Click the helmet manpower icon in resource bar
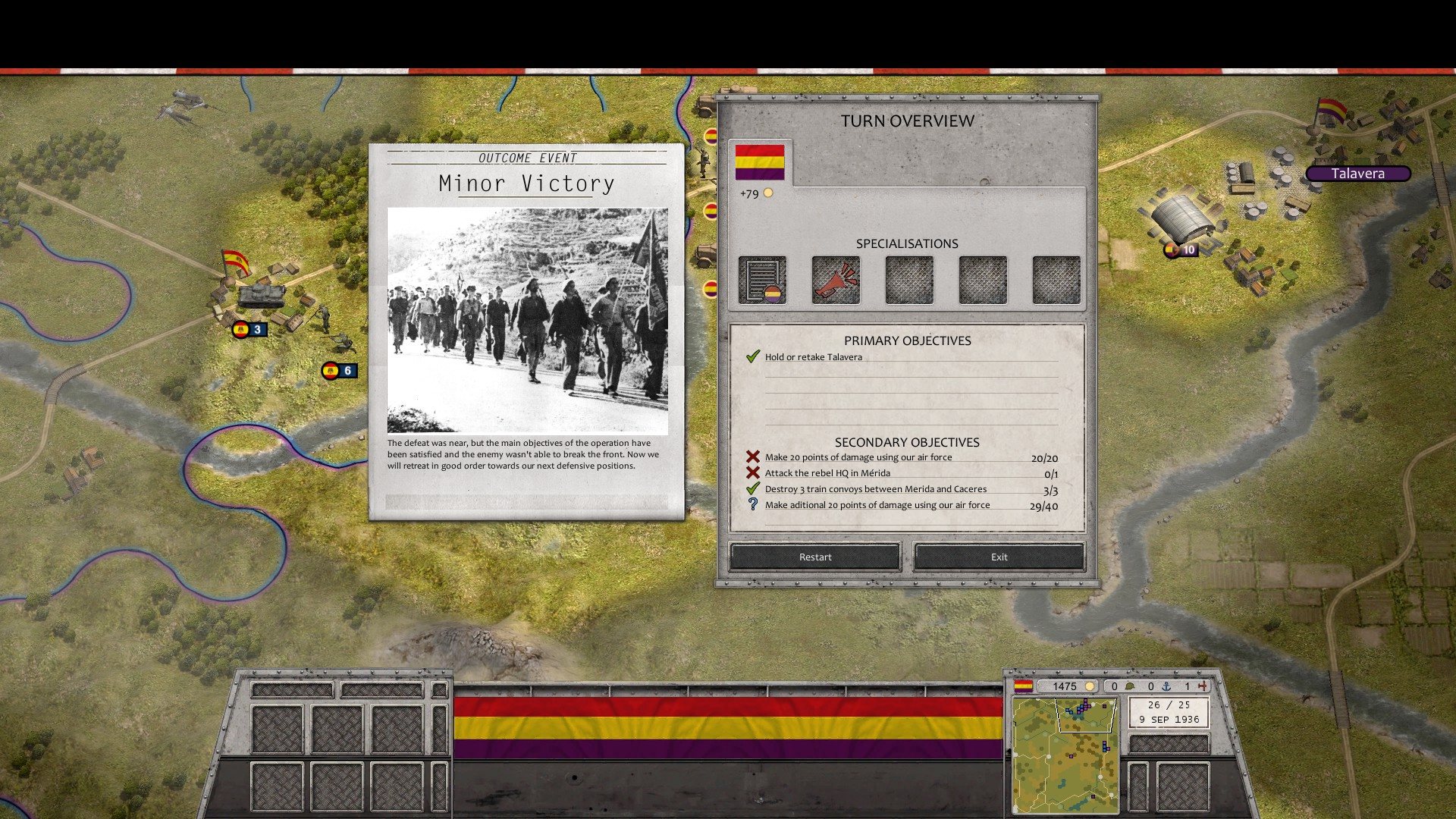Viewport: 1456px width, 819px height. click(1131, 686)
